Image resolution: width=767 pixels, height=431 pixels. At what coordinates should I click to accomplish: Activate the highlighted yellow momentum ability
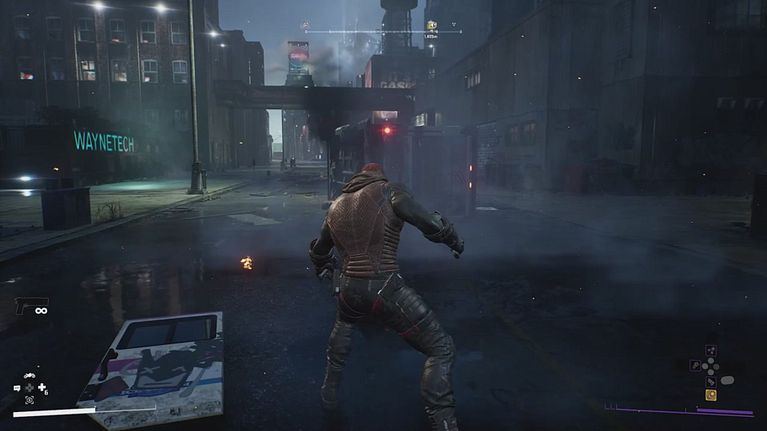(711, 395)
